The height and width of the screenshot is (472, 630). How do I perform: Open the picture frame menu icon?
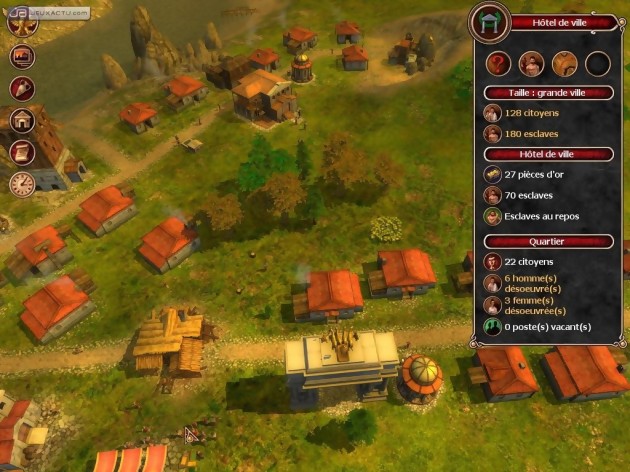(21, 56)
